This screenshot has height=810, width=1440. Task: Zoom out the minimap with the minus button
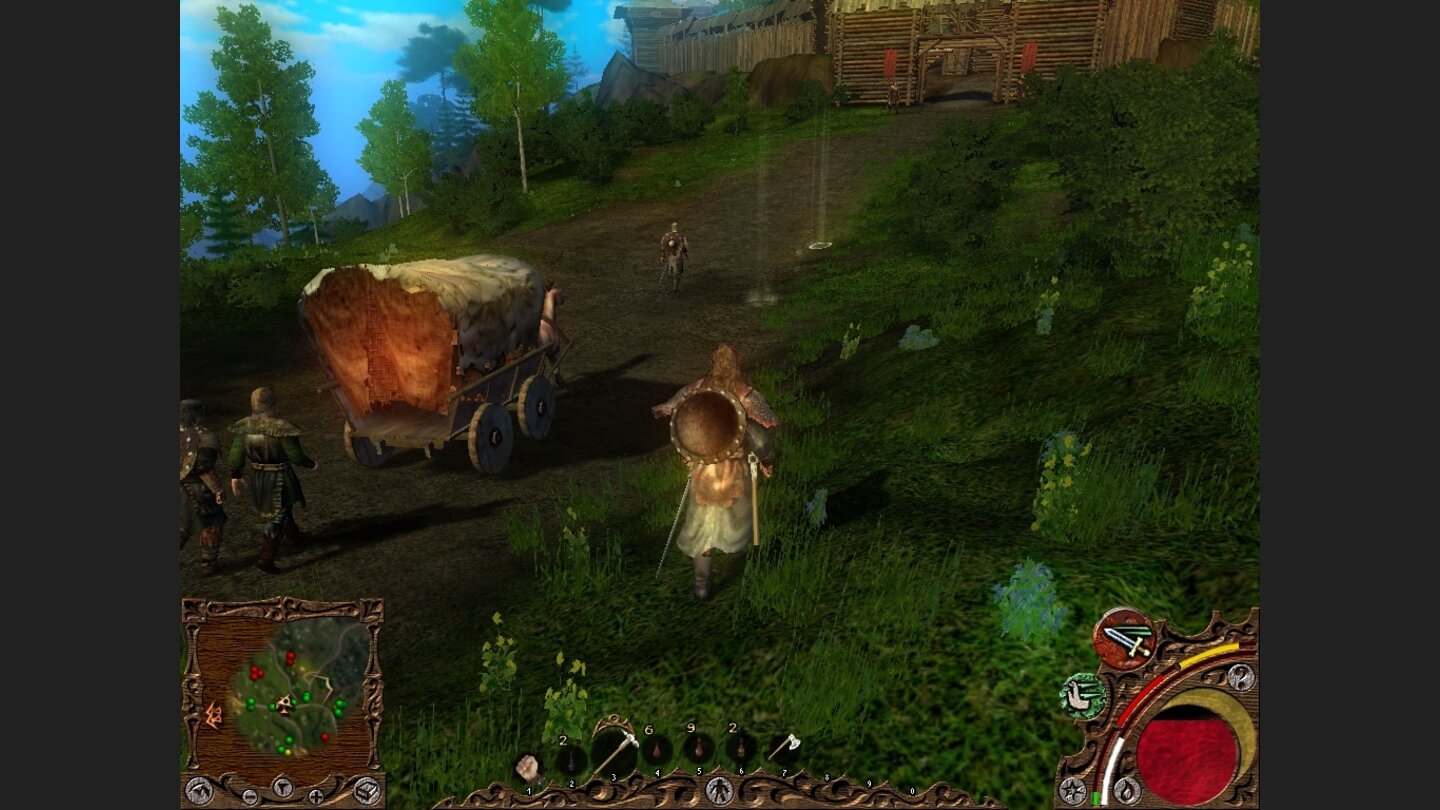tap(251, 795)
